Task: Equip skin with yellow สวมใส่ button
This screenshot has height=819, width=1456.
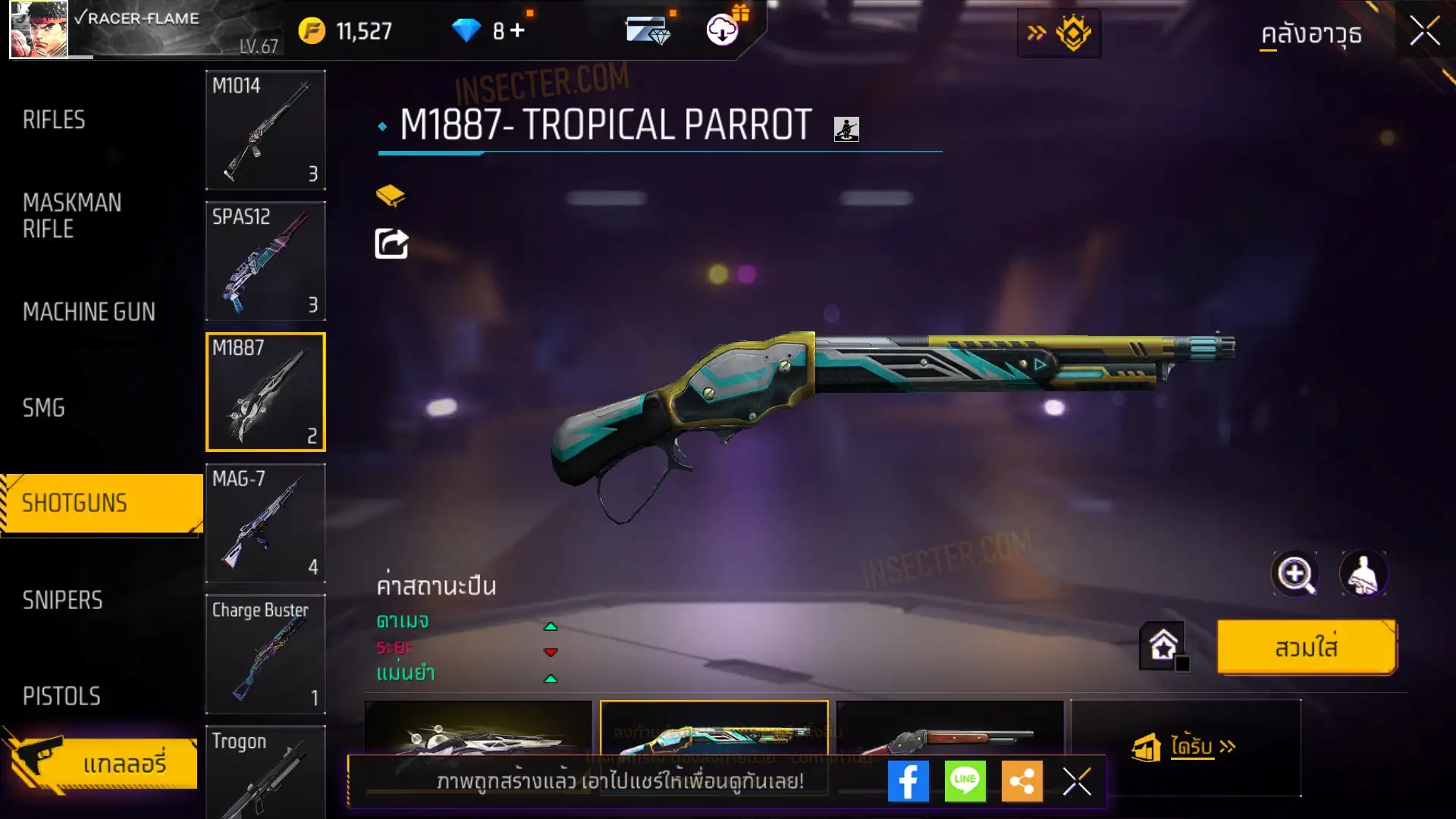Action: [x=1306, y=648]
